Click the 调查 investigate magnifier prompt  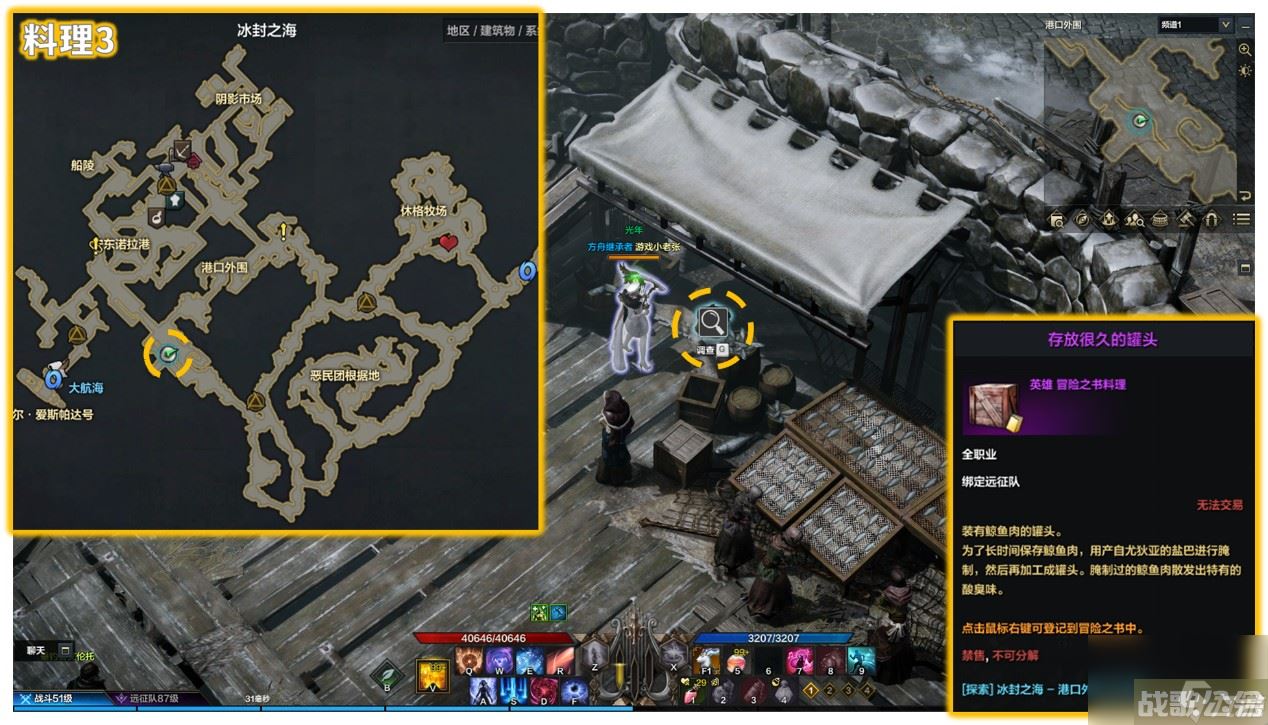point(712,322)
